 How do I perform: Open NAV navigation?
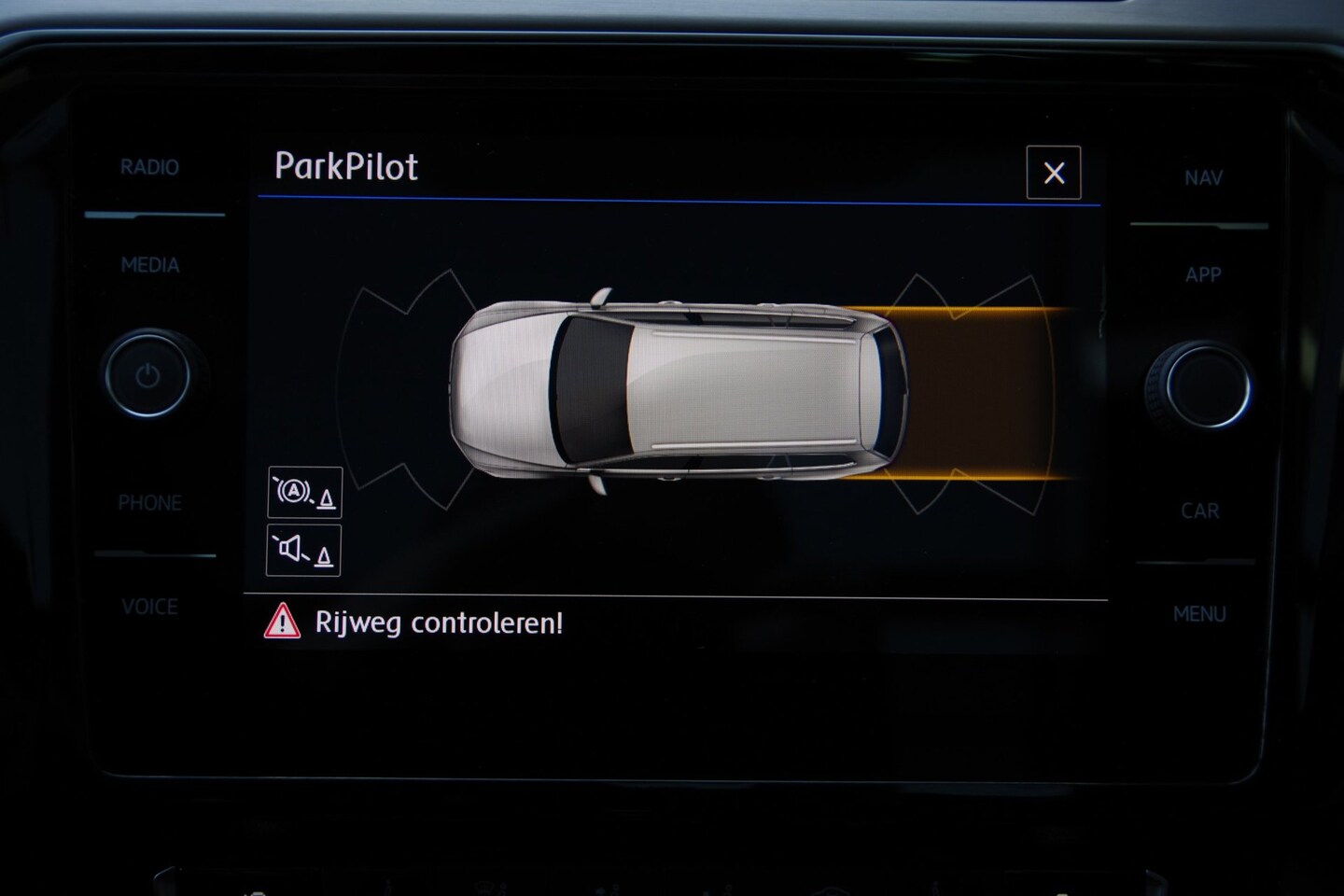(x=1203, y=177)
